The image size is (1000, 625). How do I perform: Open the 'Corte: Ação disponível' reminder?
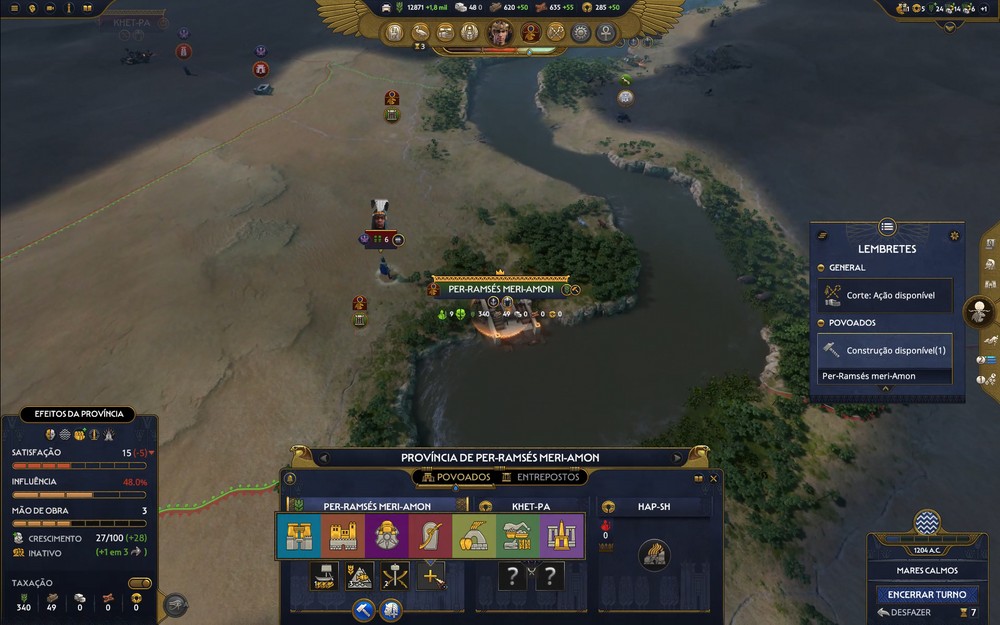(885, 296)
